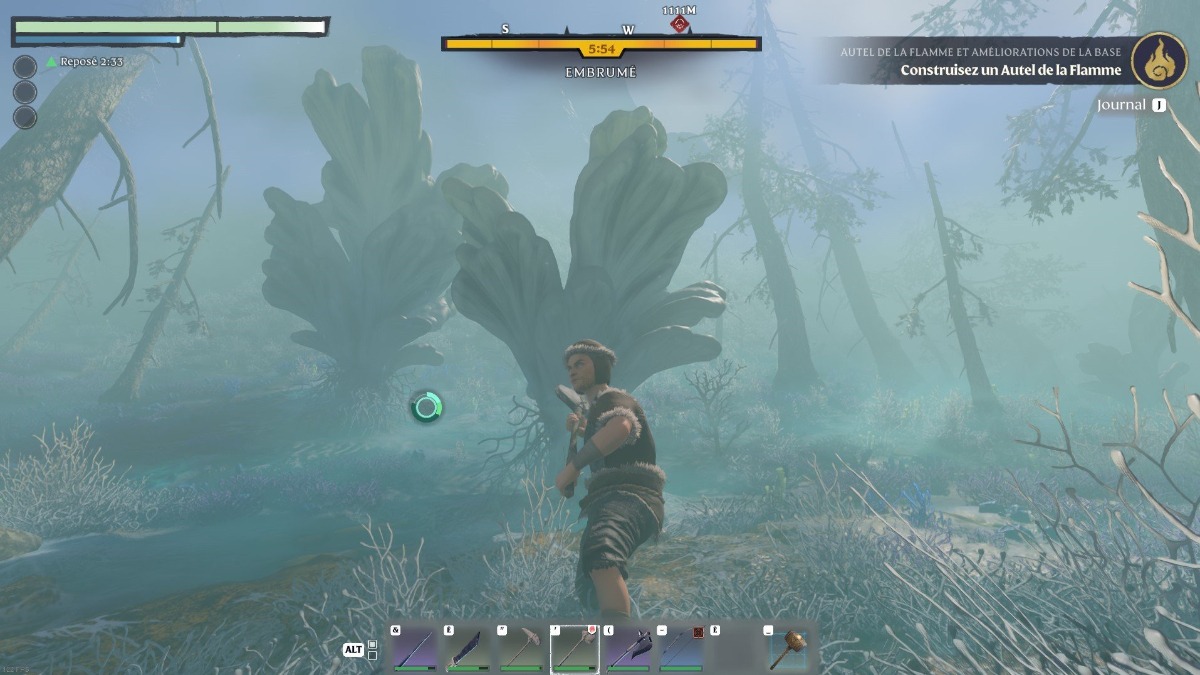1200x675 pixels.
Task: Open the Journal
Action: tap(1131, 105)
